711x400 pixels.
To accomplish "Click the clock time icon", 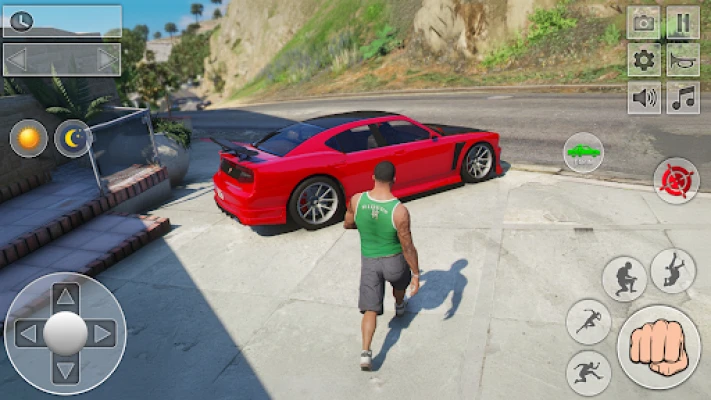I will click(x=20, y=21).
